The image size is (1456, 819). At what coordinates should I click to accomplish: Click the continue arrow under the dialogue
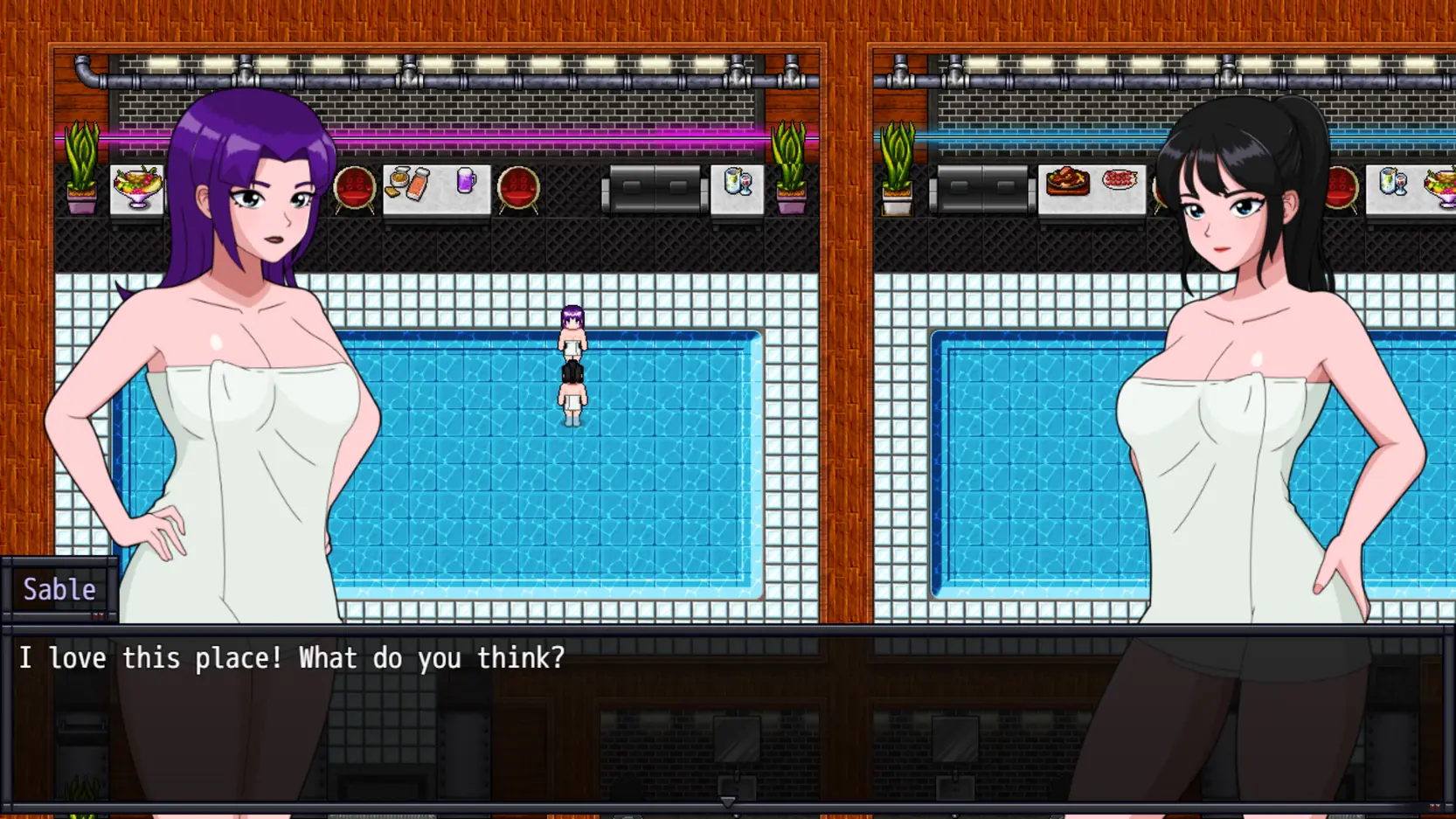[727, 802]
